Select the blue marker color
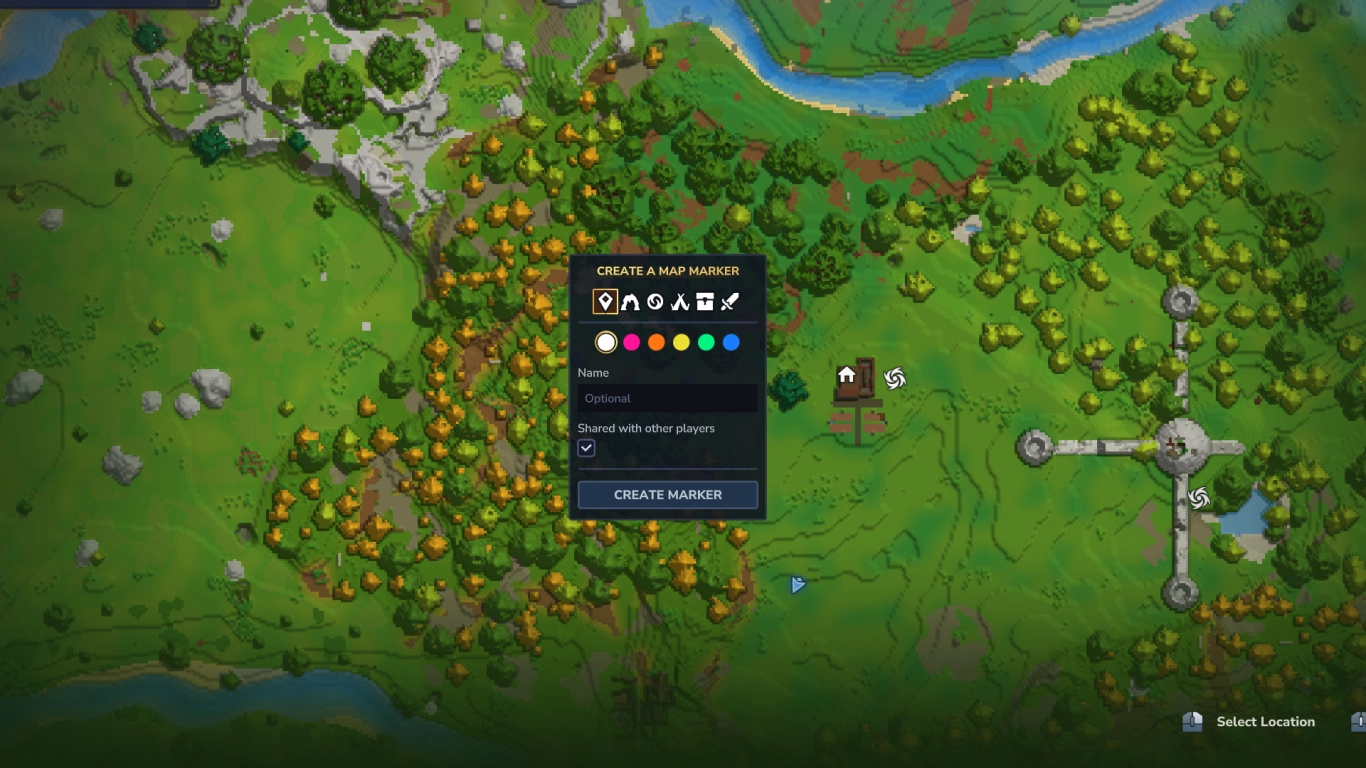Image resolution: width=1366 pixels, height=768 pixels. click(731, 342)
